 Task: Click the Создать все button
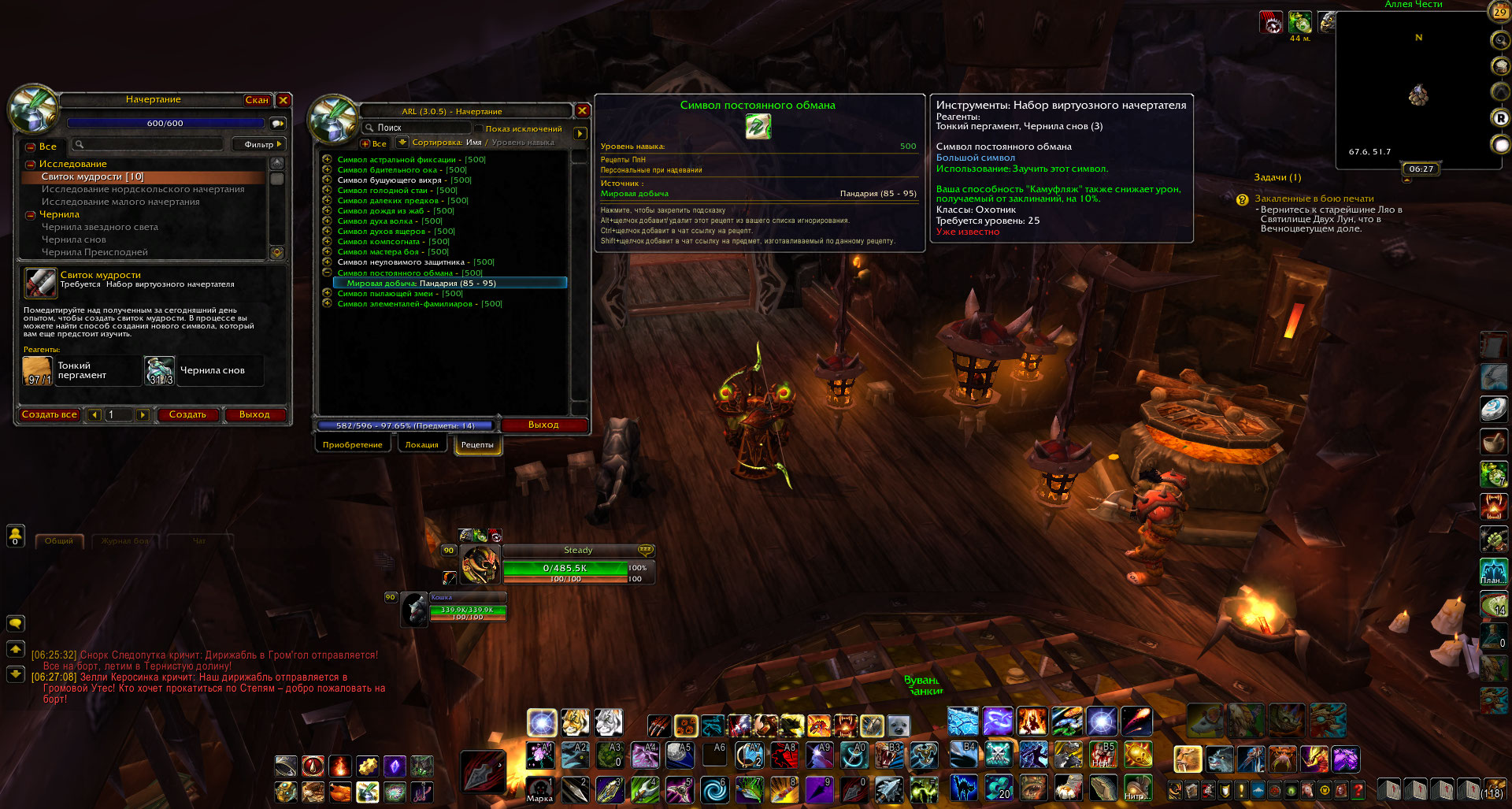(x=49, y=414)
